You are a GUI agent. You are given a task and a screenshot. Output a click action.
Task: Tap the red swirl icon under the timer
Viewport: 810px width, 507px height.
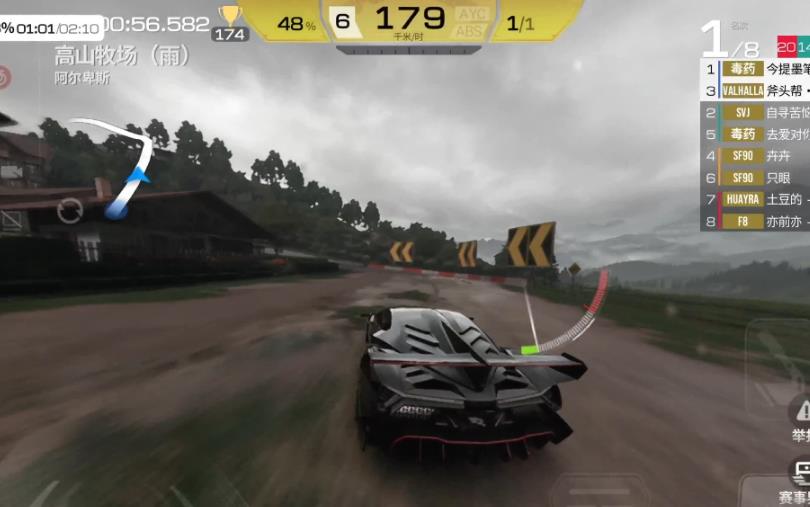click(4, 75)
